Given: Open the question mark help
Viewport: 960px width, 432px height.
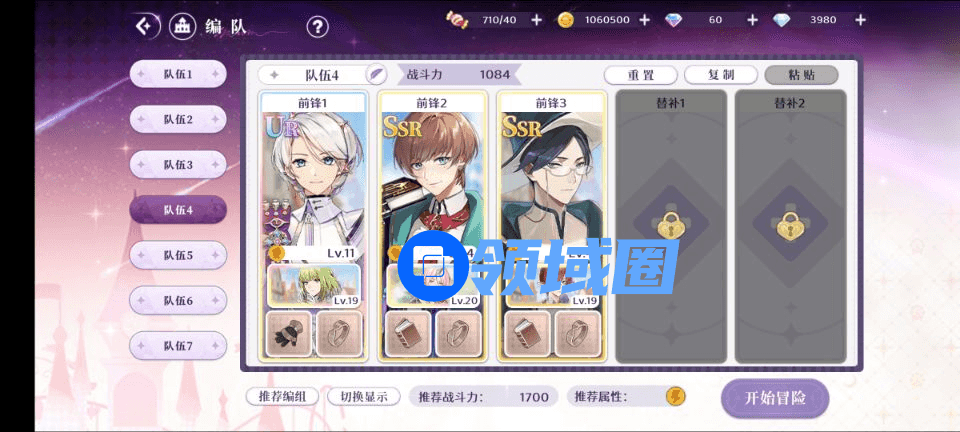Looking at the screenshot, I should [317, 27].
